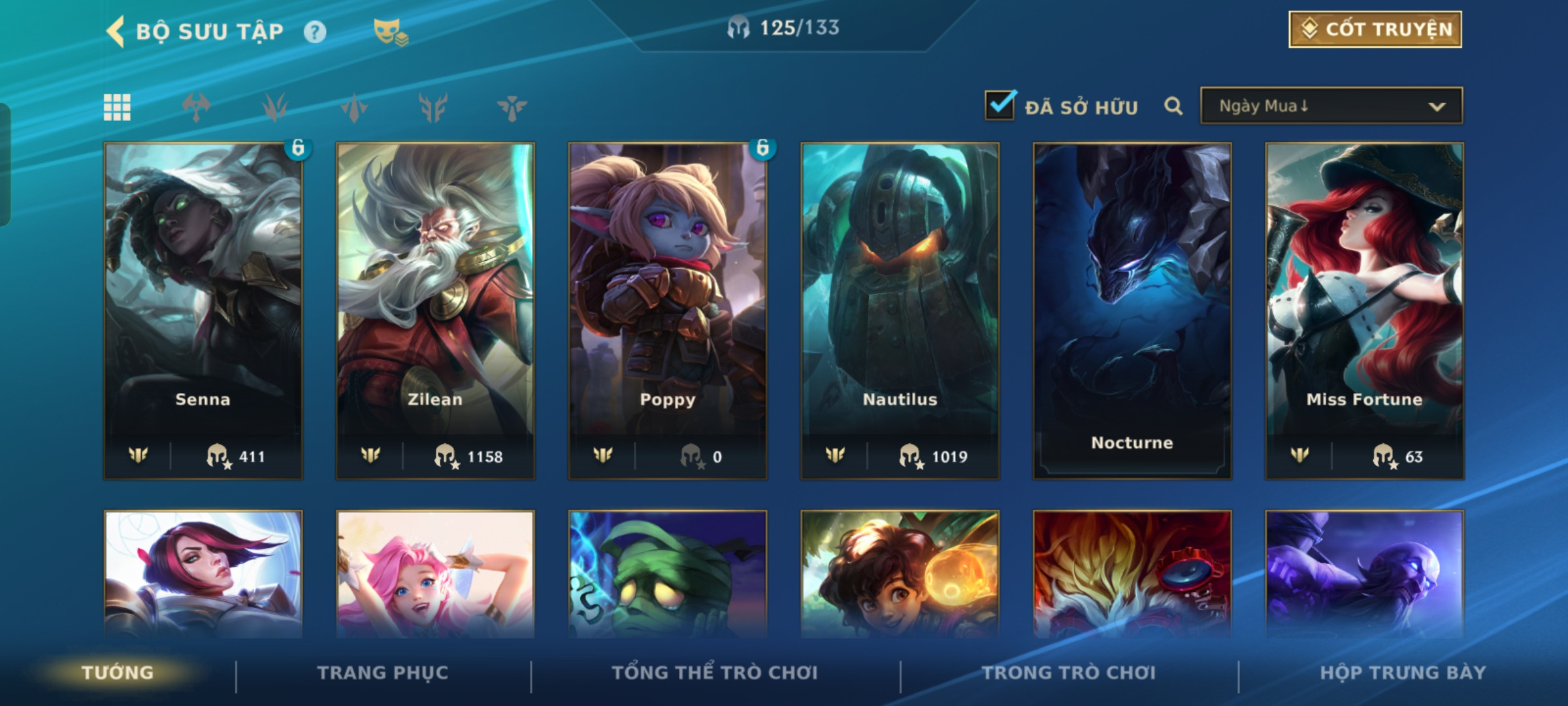Open the Cốt Truyện button
The width and height of the screenshot is (1568, 706).
click(x=1375, y=29)
